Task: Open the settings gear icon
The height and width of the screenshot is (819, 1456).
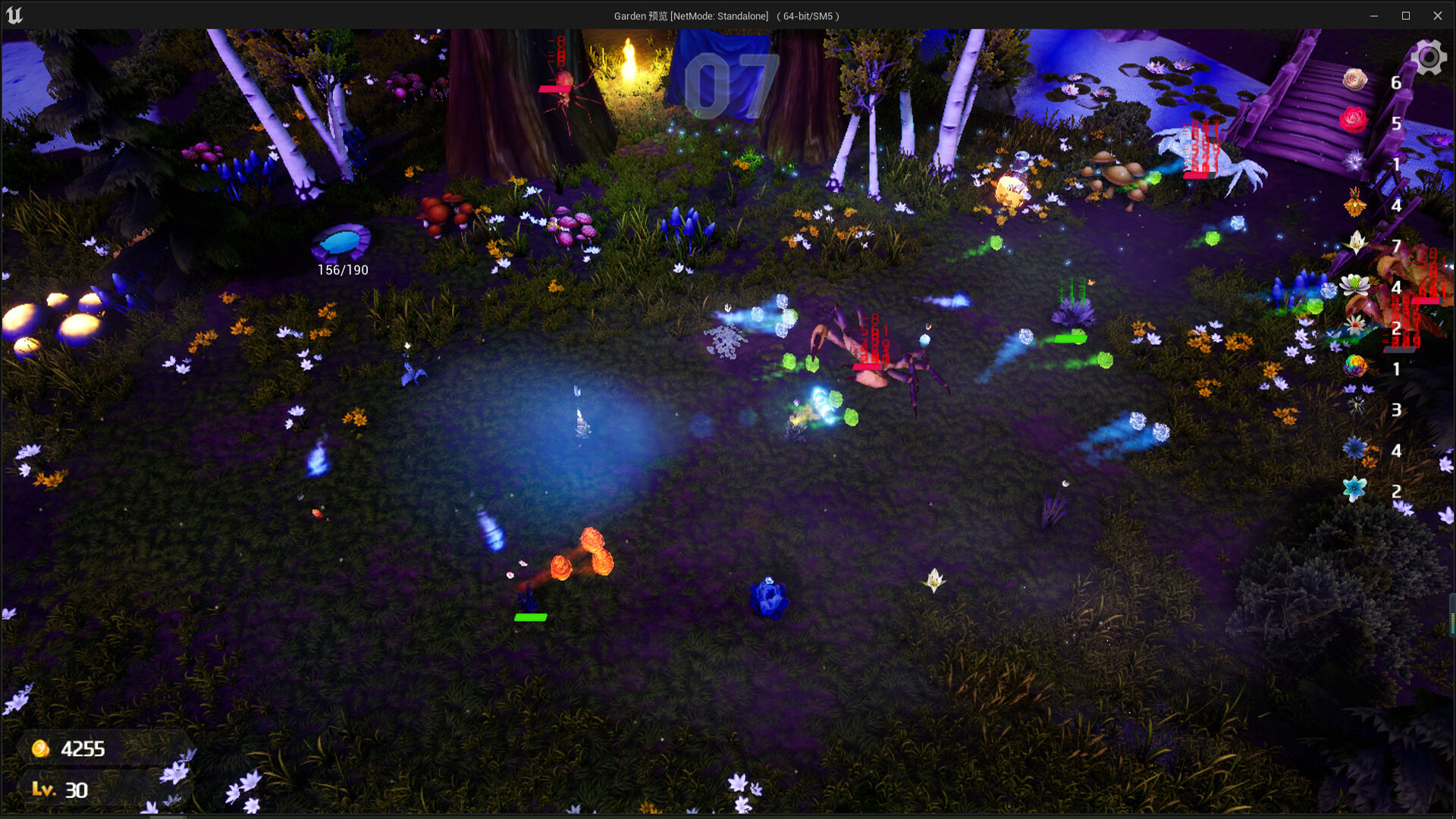Action: tap(1429, 56)
